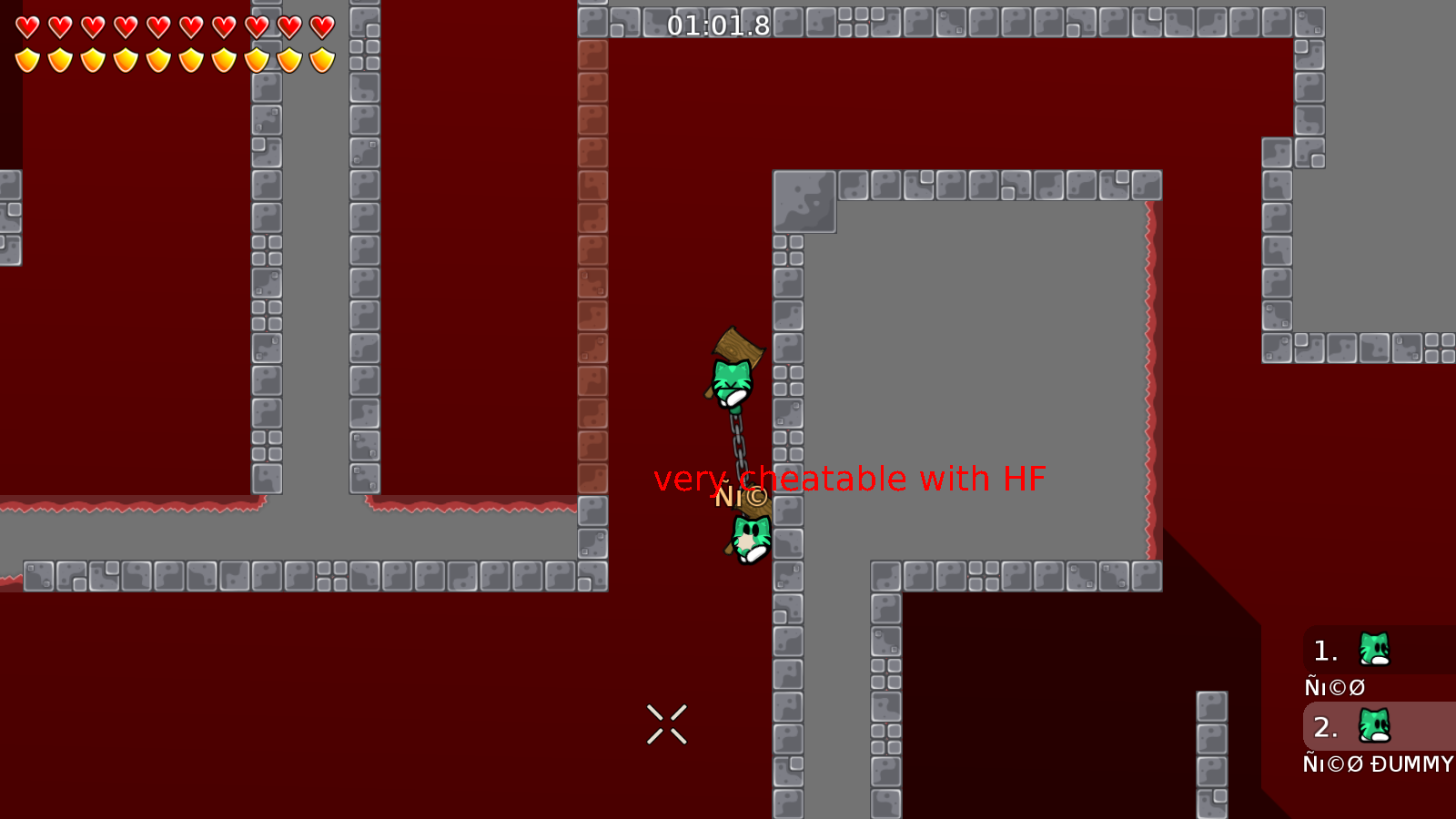
Task: Click the red 'very cheatable with HF' text
Action: 852,477
